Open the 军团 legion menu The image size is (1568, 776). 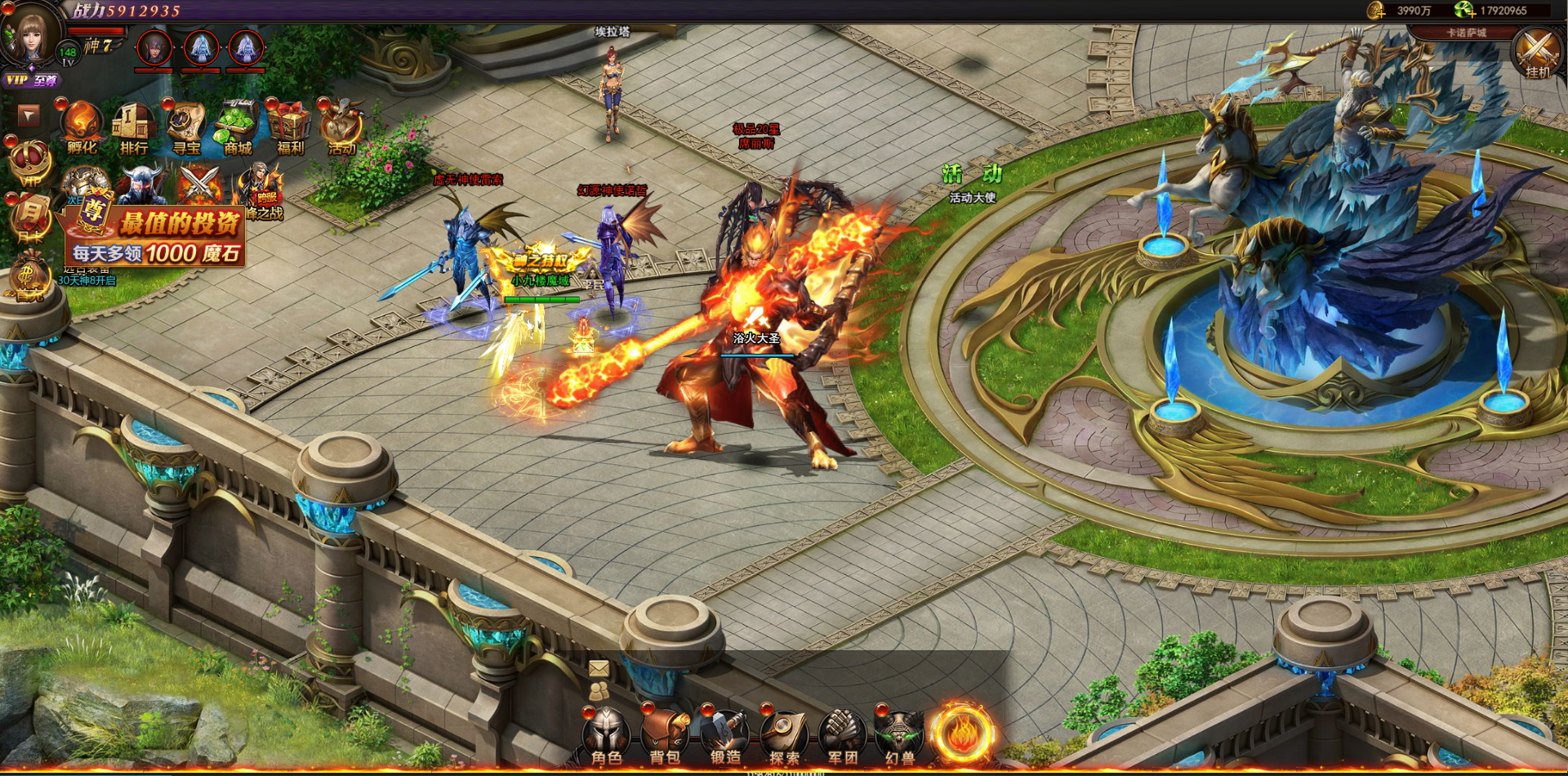pyautogui.click(x=842, y=734)
